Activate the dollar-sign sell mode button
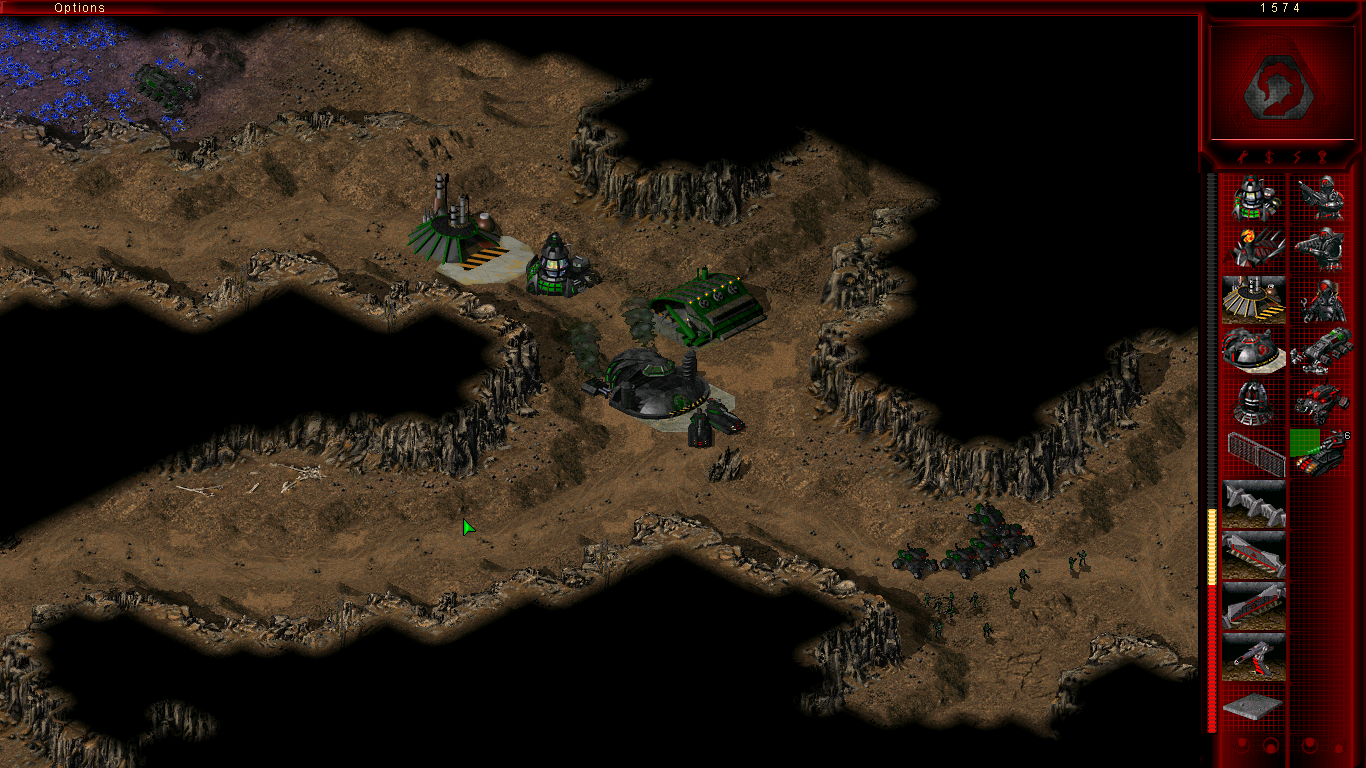The height and width of the screenshot is (768, 1366). point(1268,157)
